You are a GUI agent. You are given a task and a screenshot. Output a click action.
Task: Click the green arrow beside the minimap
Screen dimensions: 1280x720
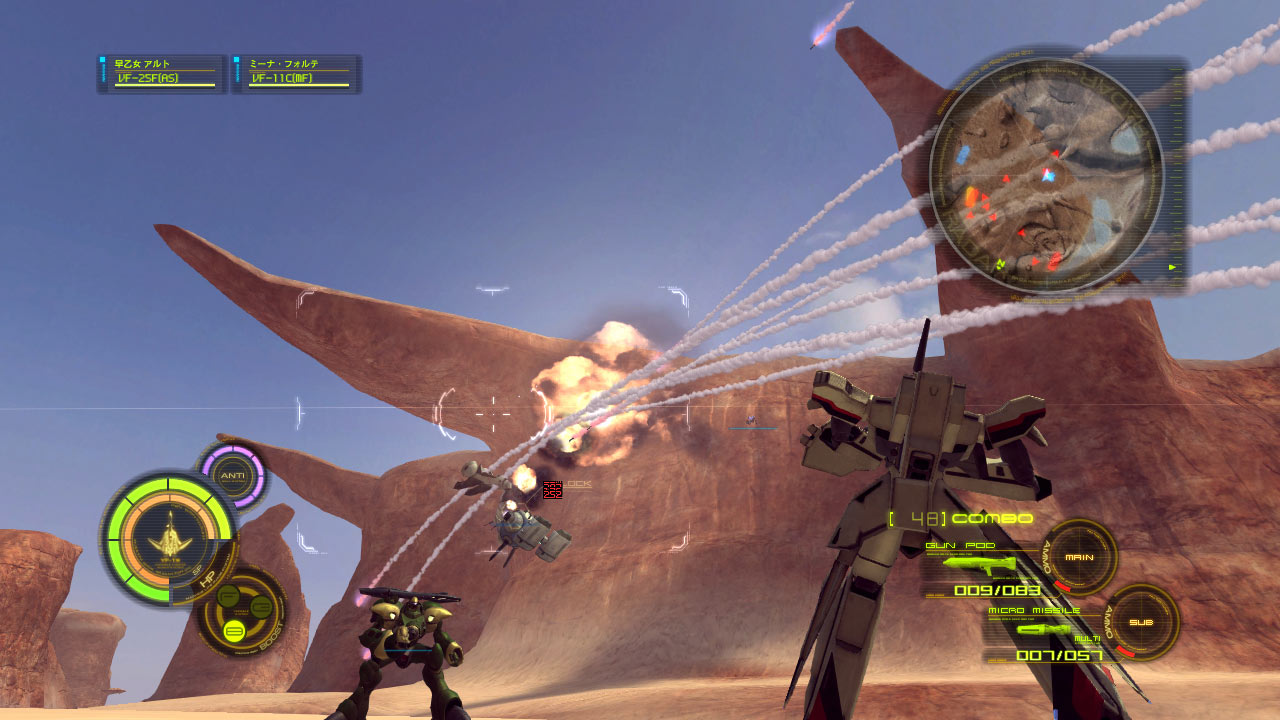pyautogui.click(x=1171, y=267)
